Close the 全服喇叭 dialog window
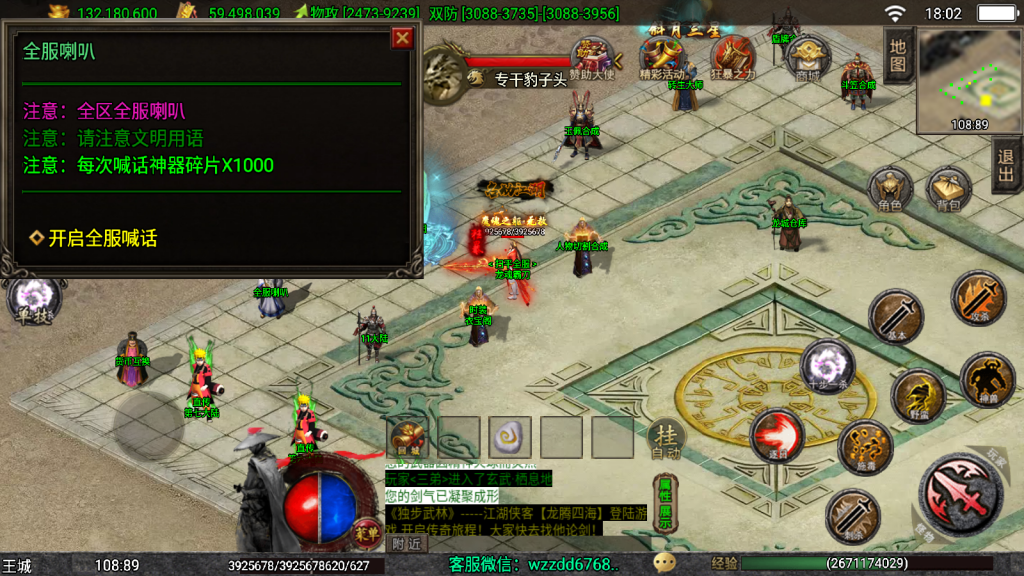1024x576 pixels. (x=402, y=38)
